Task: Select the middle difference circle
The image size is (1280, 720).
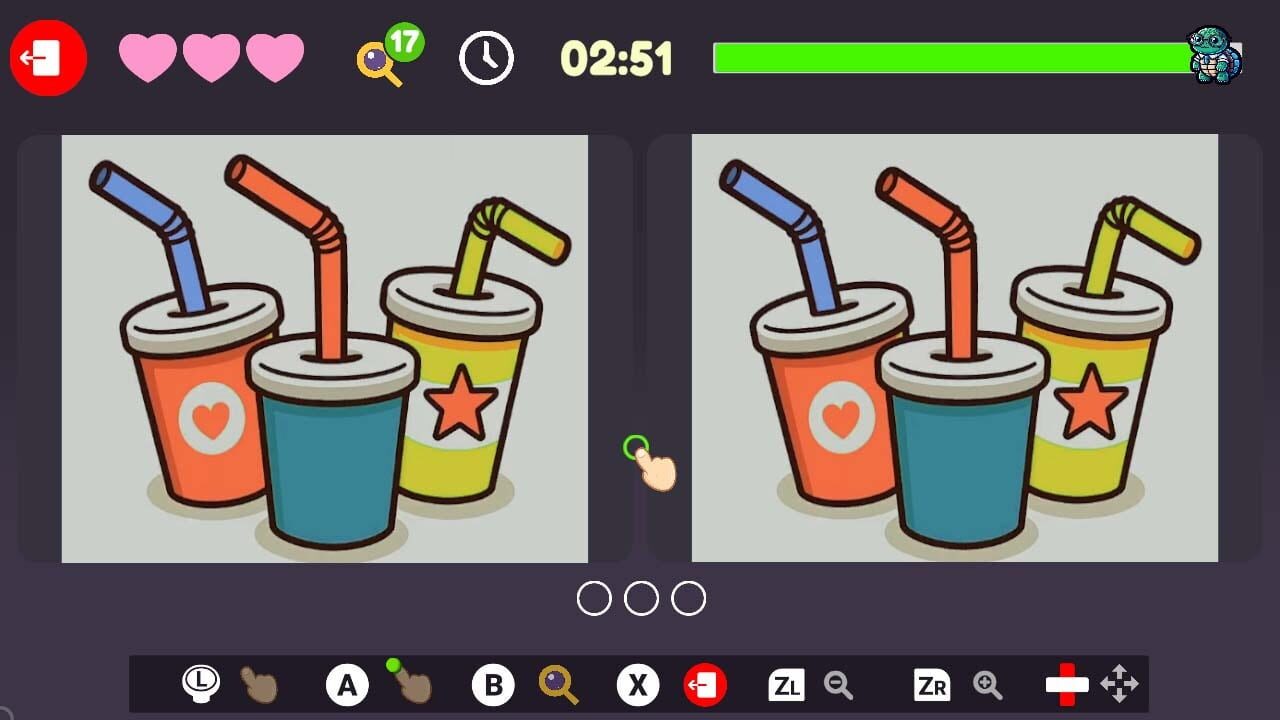Action: [640, 598]
